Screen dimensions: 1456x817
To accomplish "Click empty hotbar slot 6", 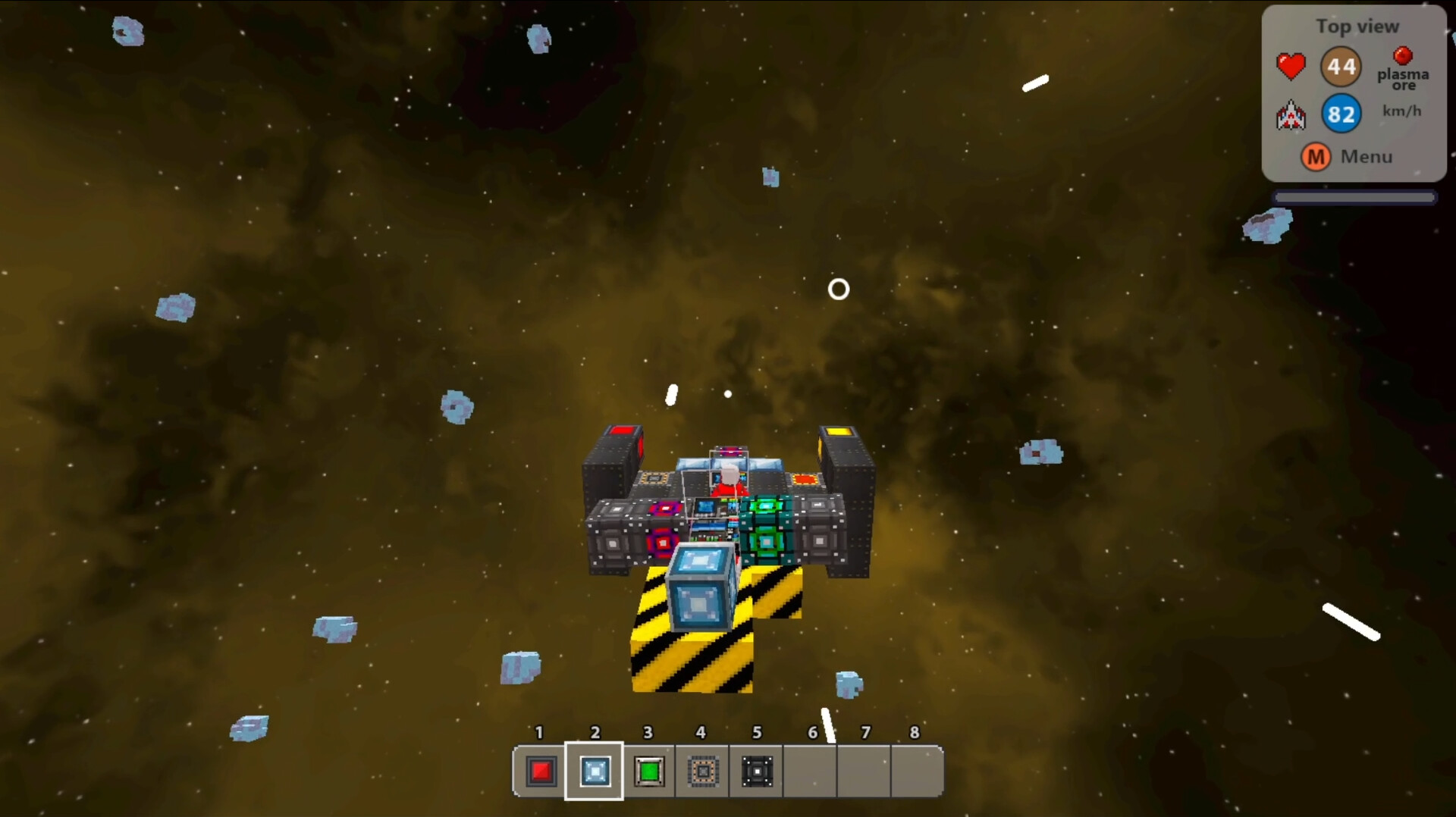I will click(811, 772).
